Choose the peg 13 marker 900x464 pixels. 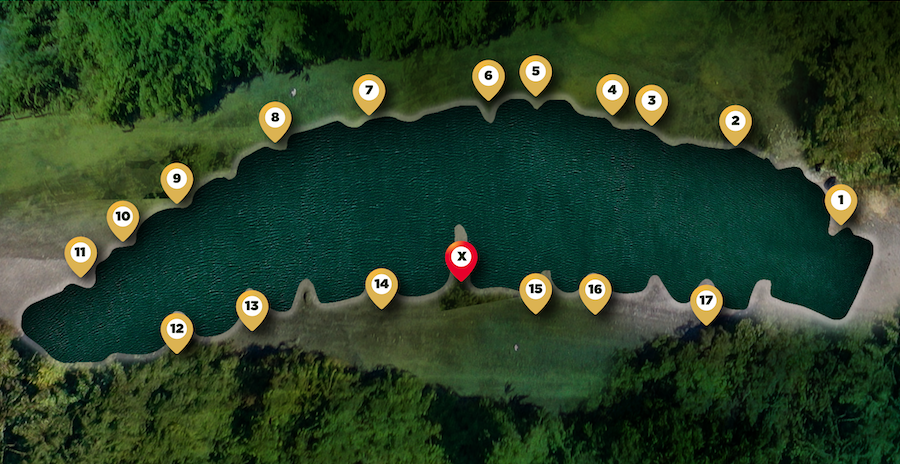coord(252,306)
